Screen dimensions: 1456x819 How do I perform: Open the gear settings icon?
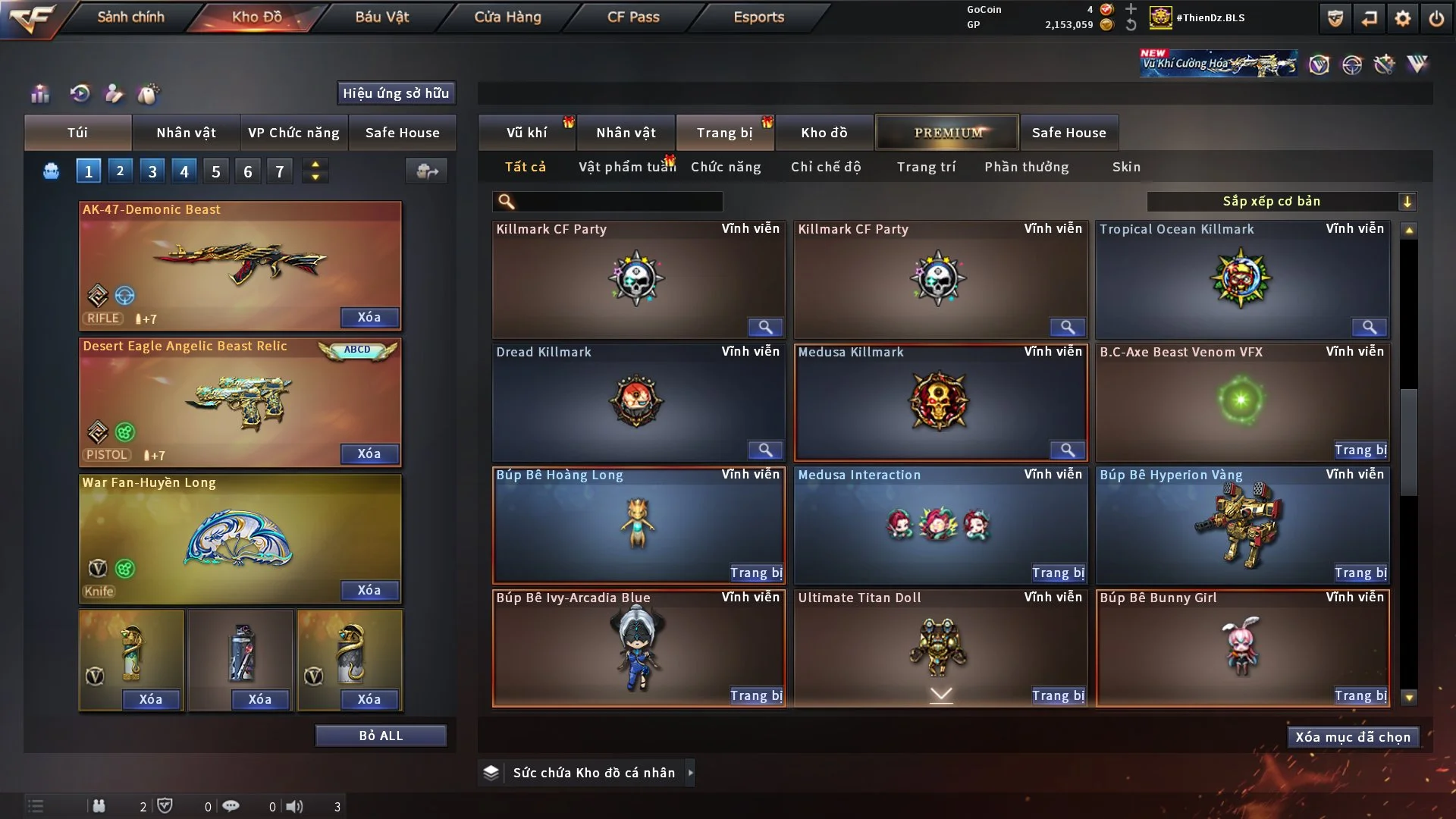[1403, 18]
